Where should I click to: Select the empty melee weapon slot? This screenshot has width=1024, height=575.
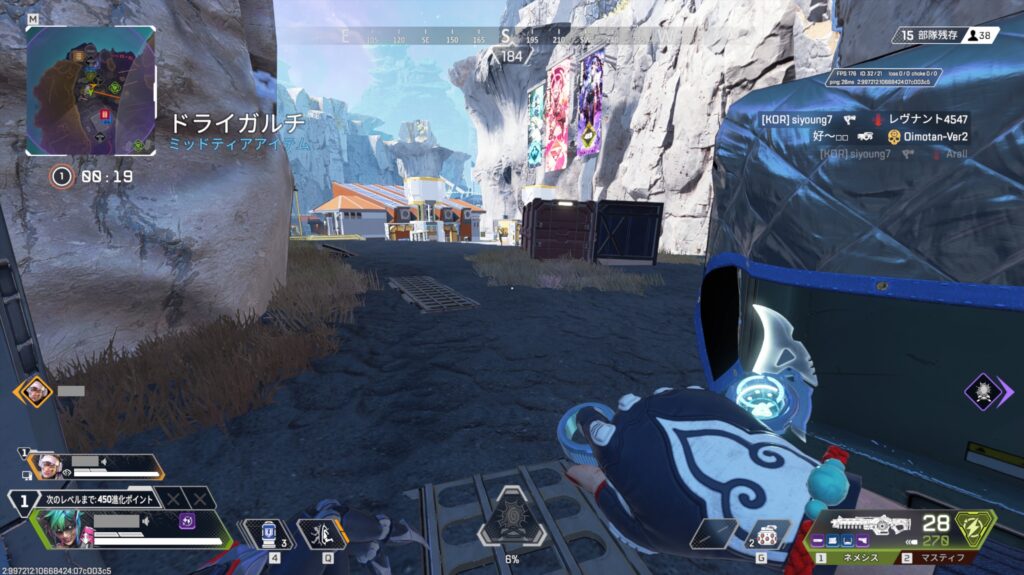coord(712,533)
